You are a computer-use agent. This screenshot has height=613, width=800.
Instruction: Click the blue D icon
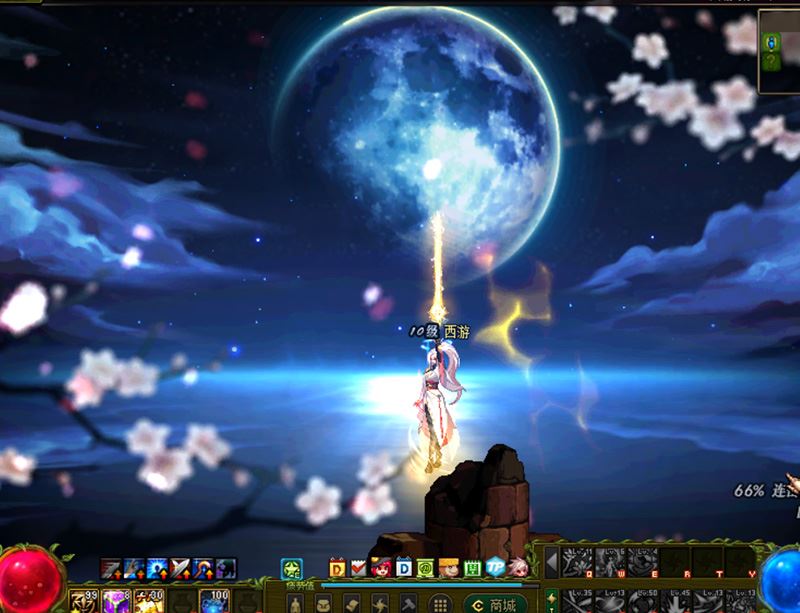[x=404, y=567]
